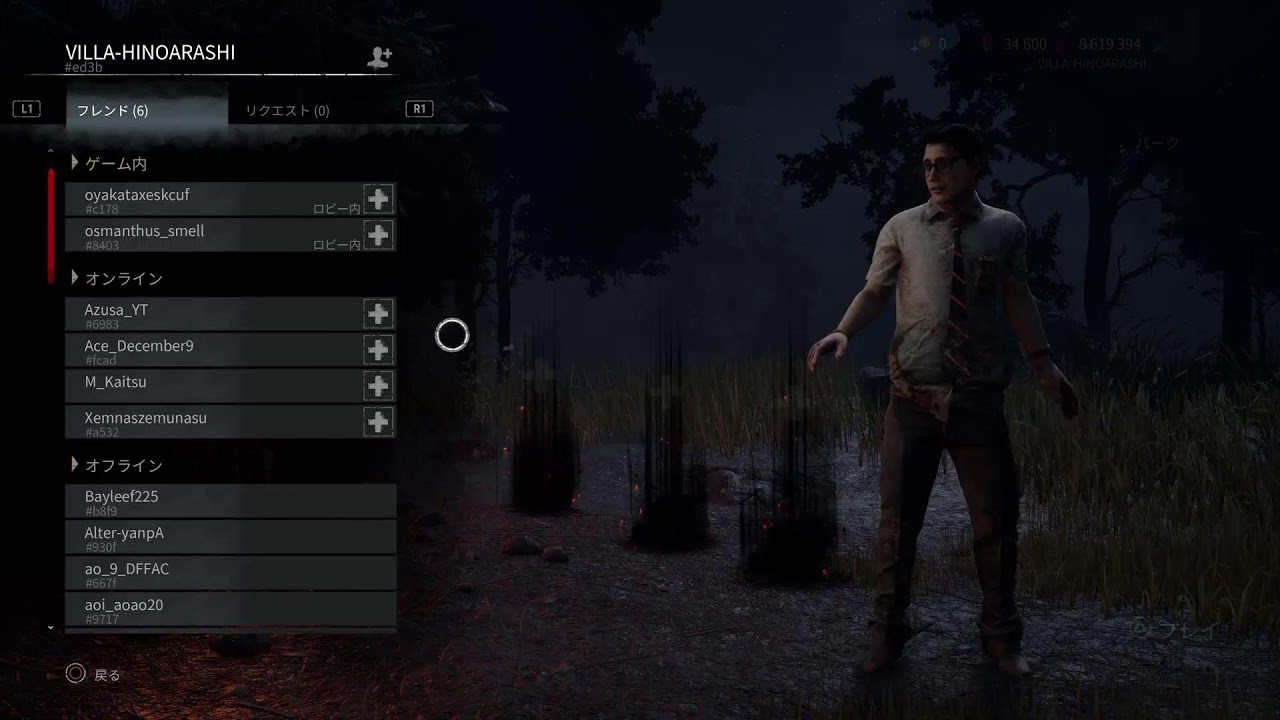Collapse the オンライン section
Viewport: 1280px width, 720px height.
pos(75,278)
